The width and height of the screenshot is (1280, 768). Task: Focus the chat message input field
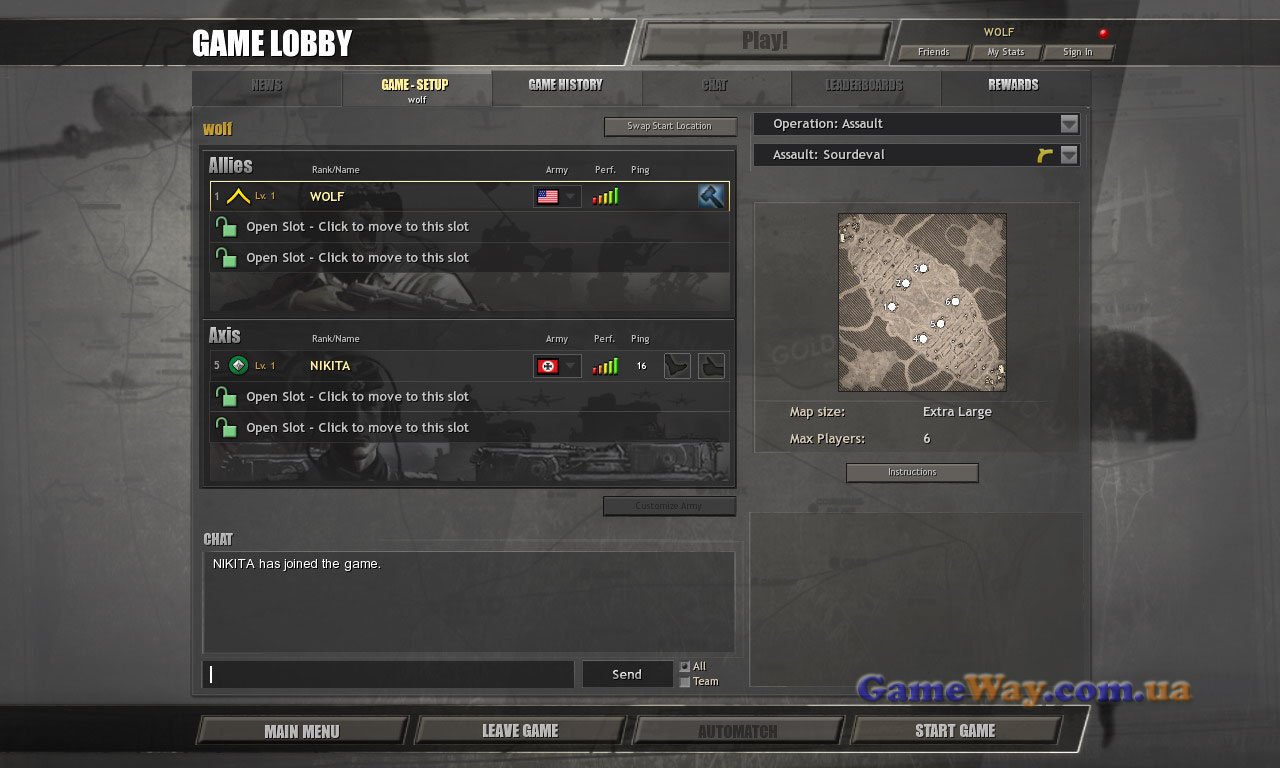tap(390, 674)
